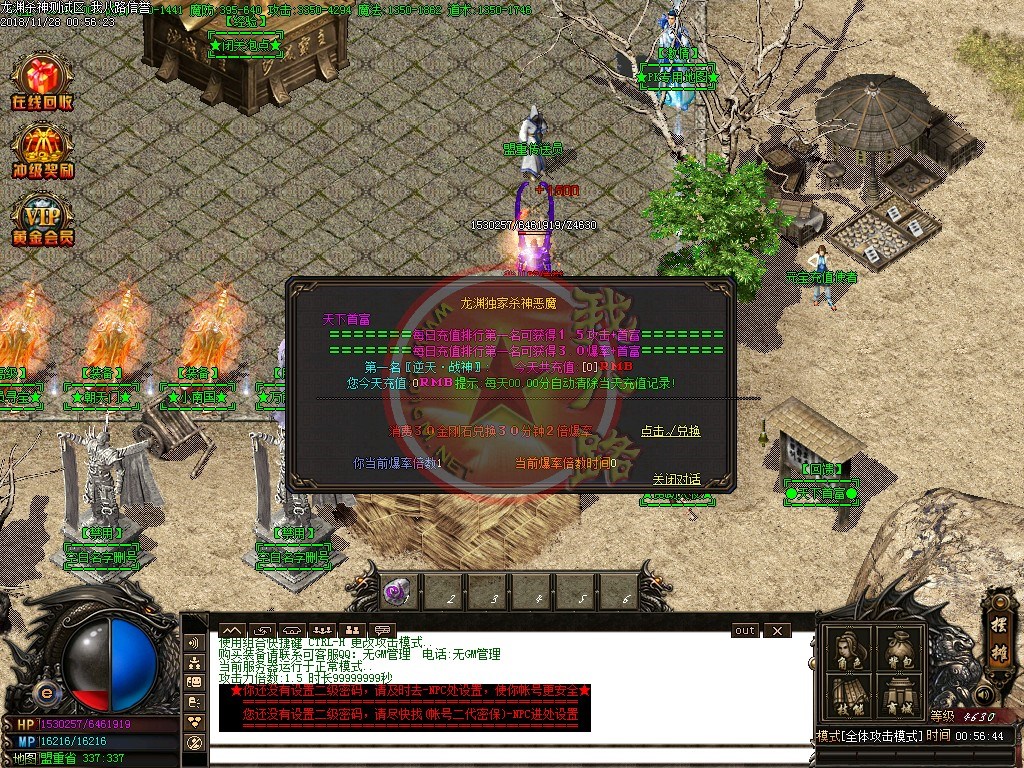Select the hearts icon in chat sidebar
The image size is (1024, 768).
coord(195,721)
